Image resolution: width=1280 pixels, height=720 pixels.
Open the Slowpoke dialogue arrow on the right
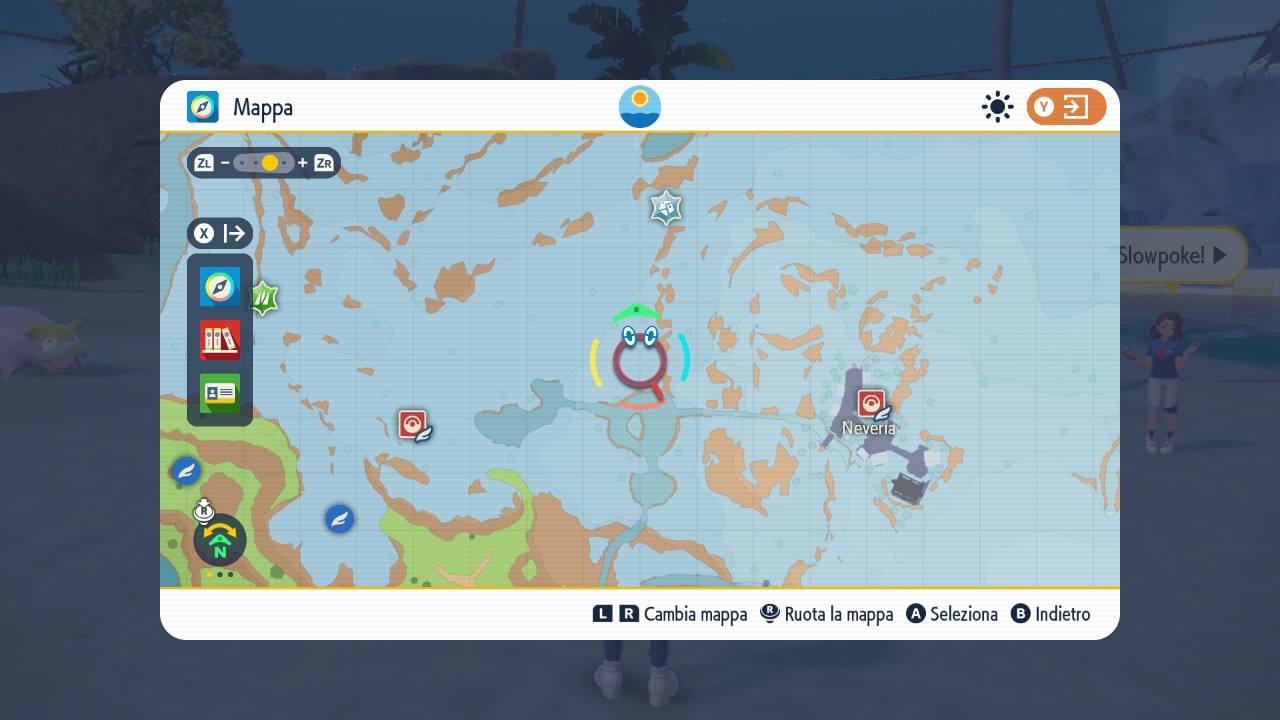click(1218, 255)
